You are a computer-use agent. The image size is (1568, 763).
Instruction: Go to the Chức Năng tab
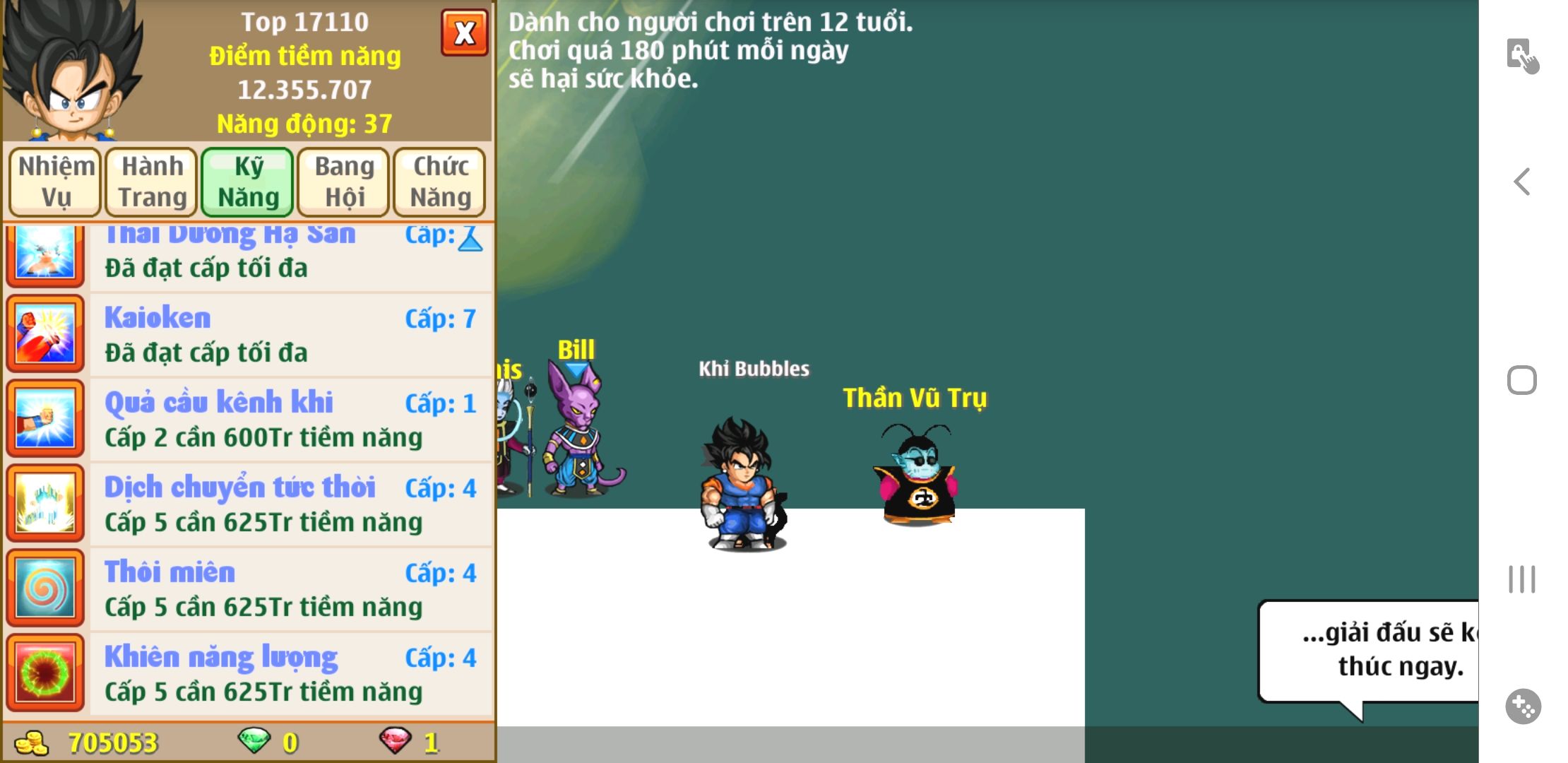pos(440,182)
